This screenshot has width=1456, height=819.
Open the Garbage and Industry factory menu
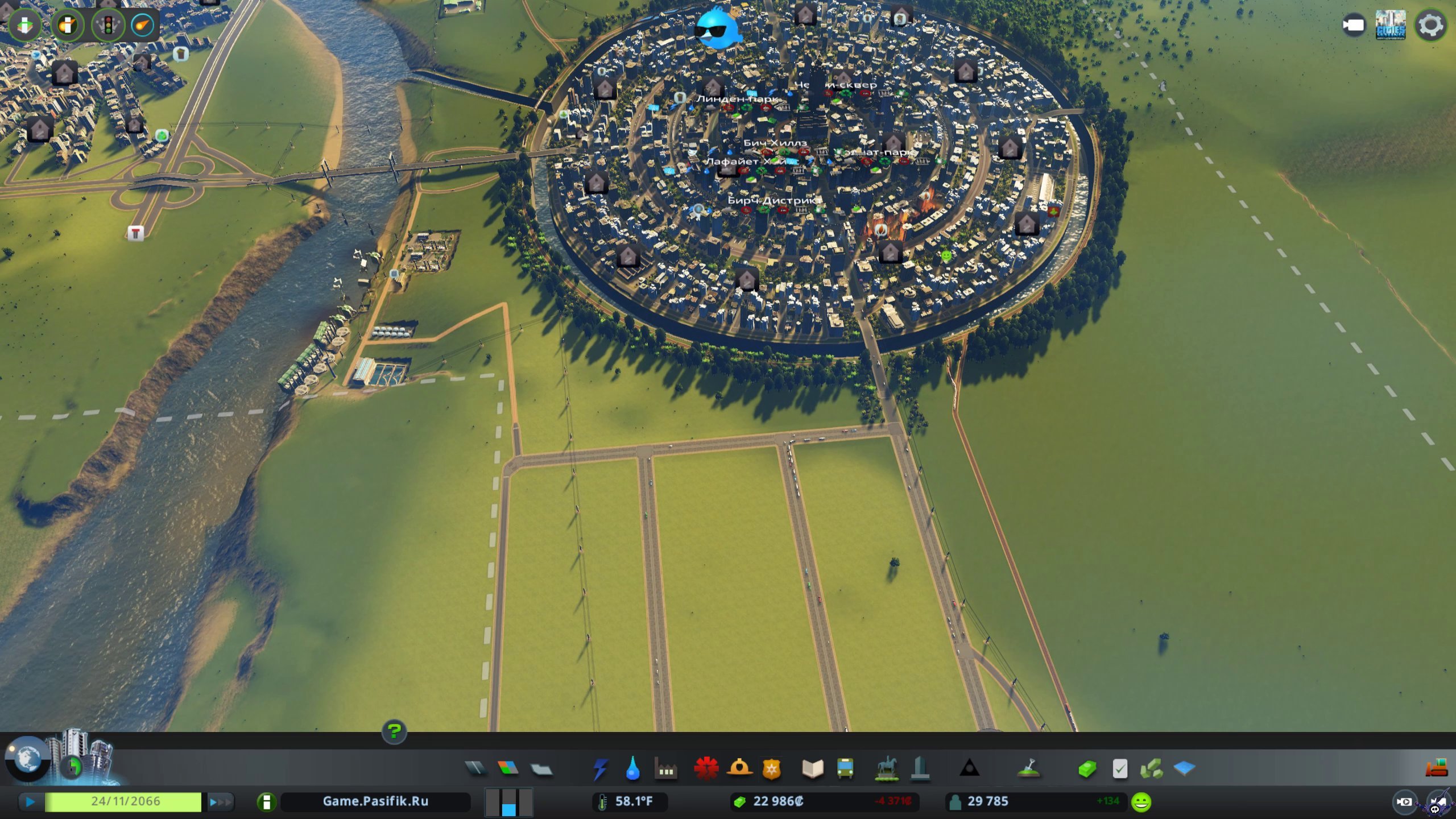(665, 769)
